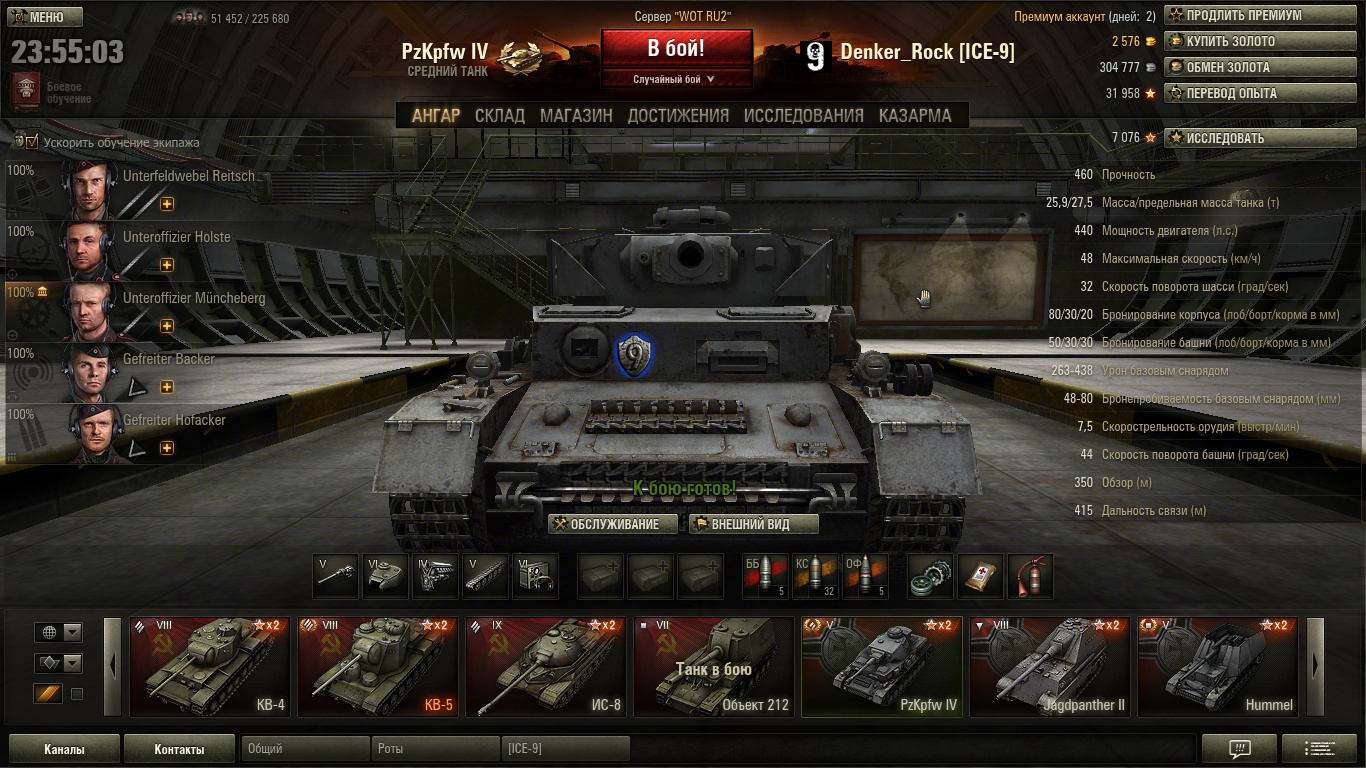Open the ОБСЛУЖИВАНИЕ service button
The width and height of the screenshot is (1366, 768).
point(613,524)
